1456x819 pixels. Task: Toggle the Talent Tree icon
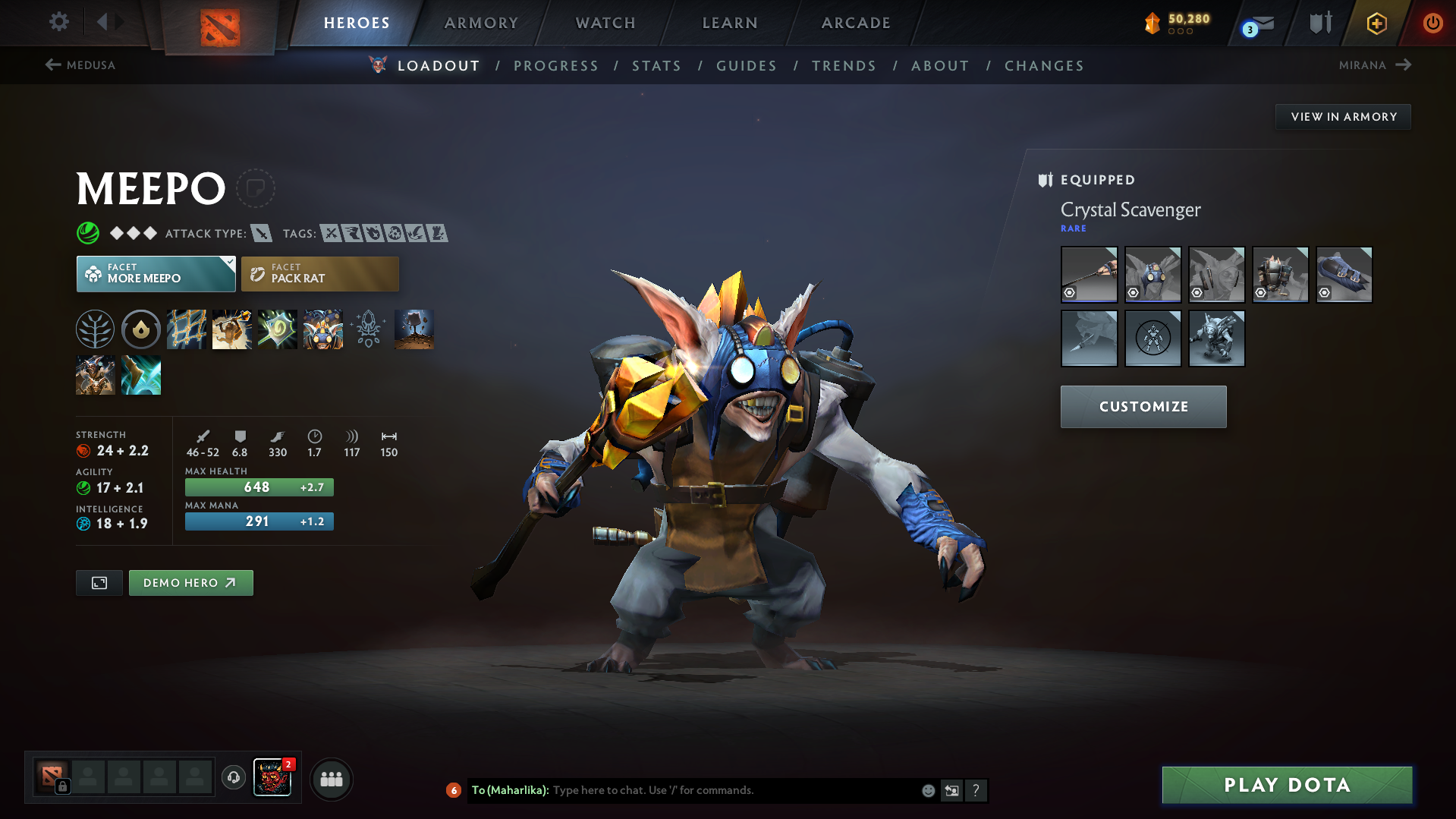(95, 329)
